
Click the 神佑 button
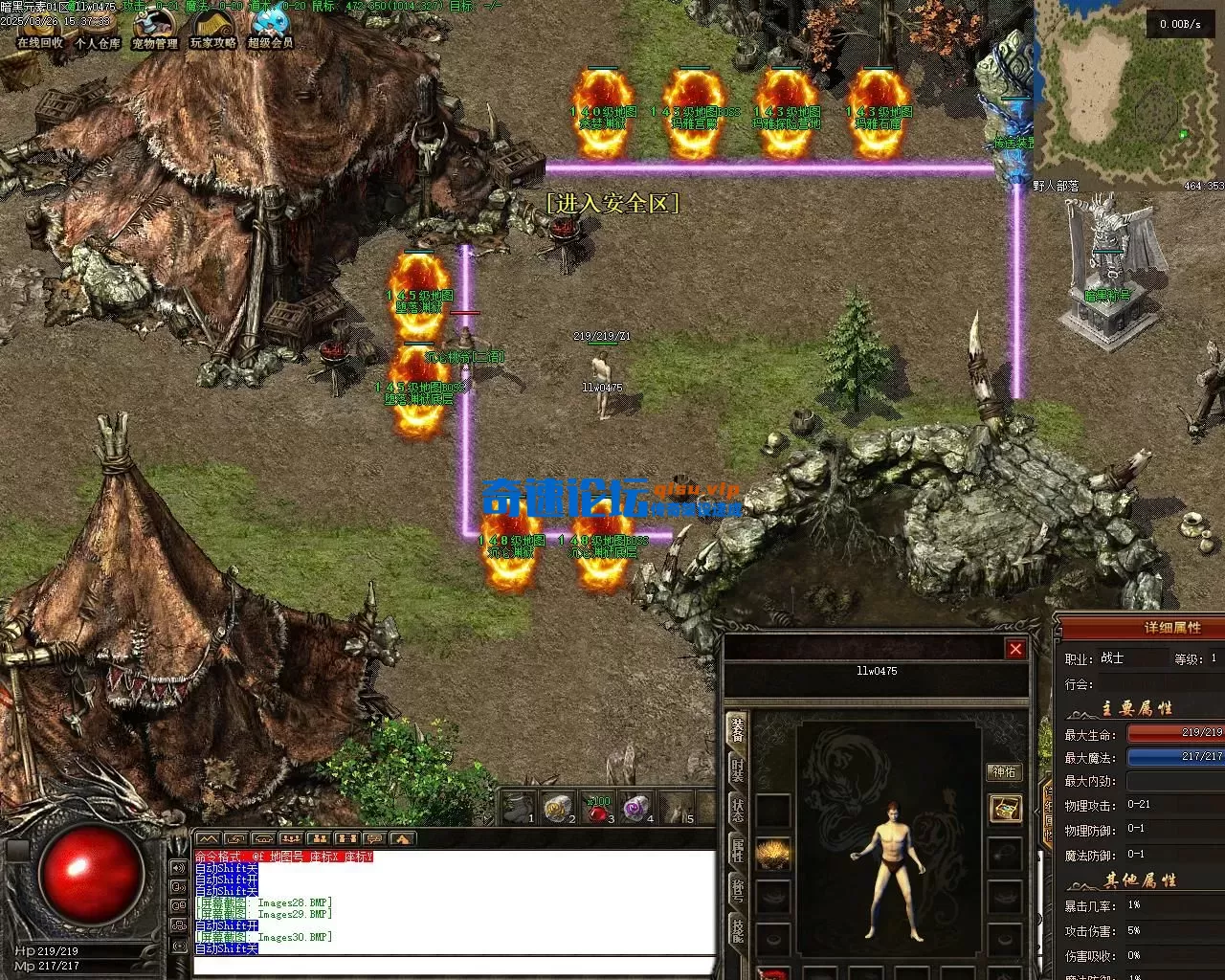coord(1004,772)
